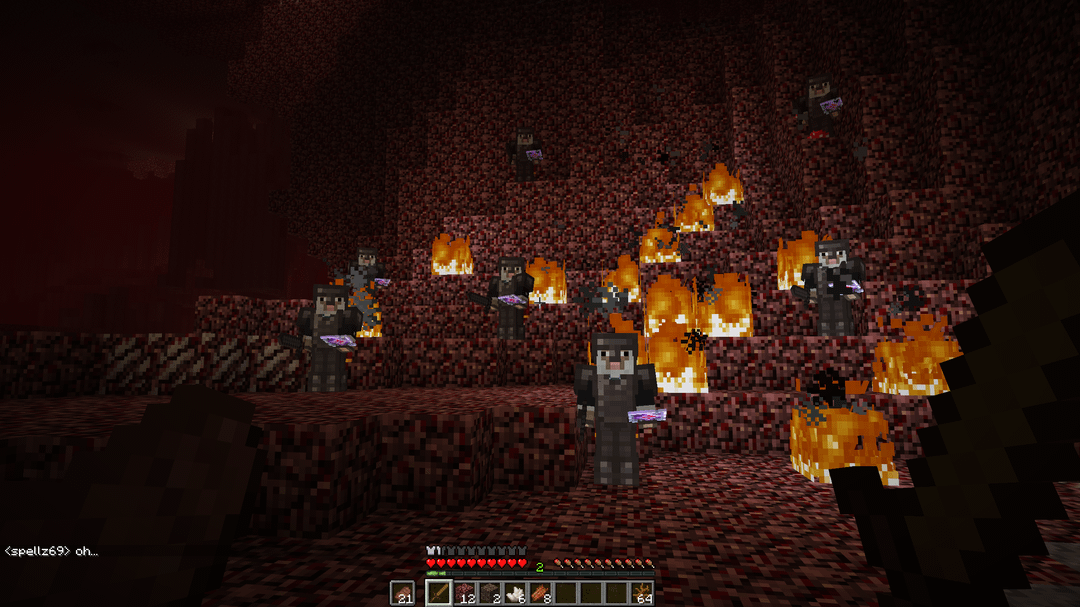Select the wooden sword hotbar slot
This screenshot has width=1080, height=607.
tap(440, 593)
